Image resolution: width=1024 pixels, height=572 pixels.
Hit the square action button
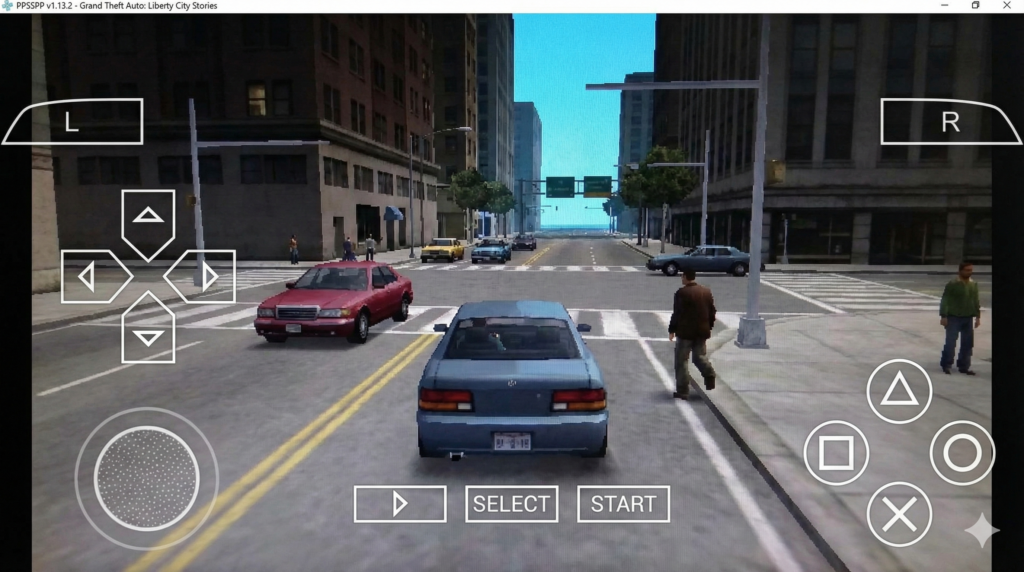(836, 453)
